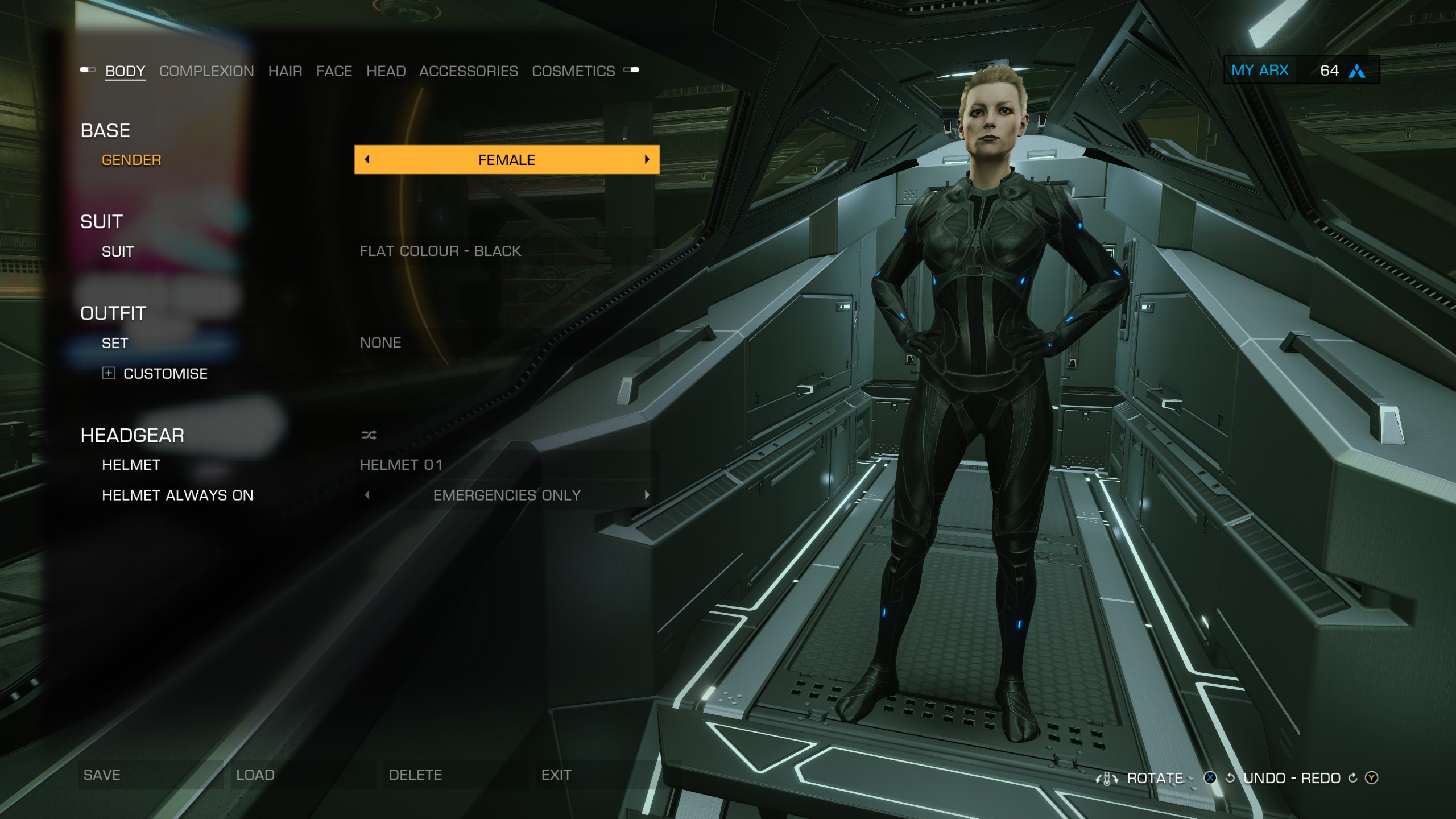The width and height of the screenshot is (1456, 819).
Task: Load a saved appearance
Action: [x=255, y=775]
